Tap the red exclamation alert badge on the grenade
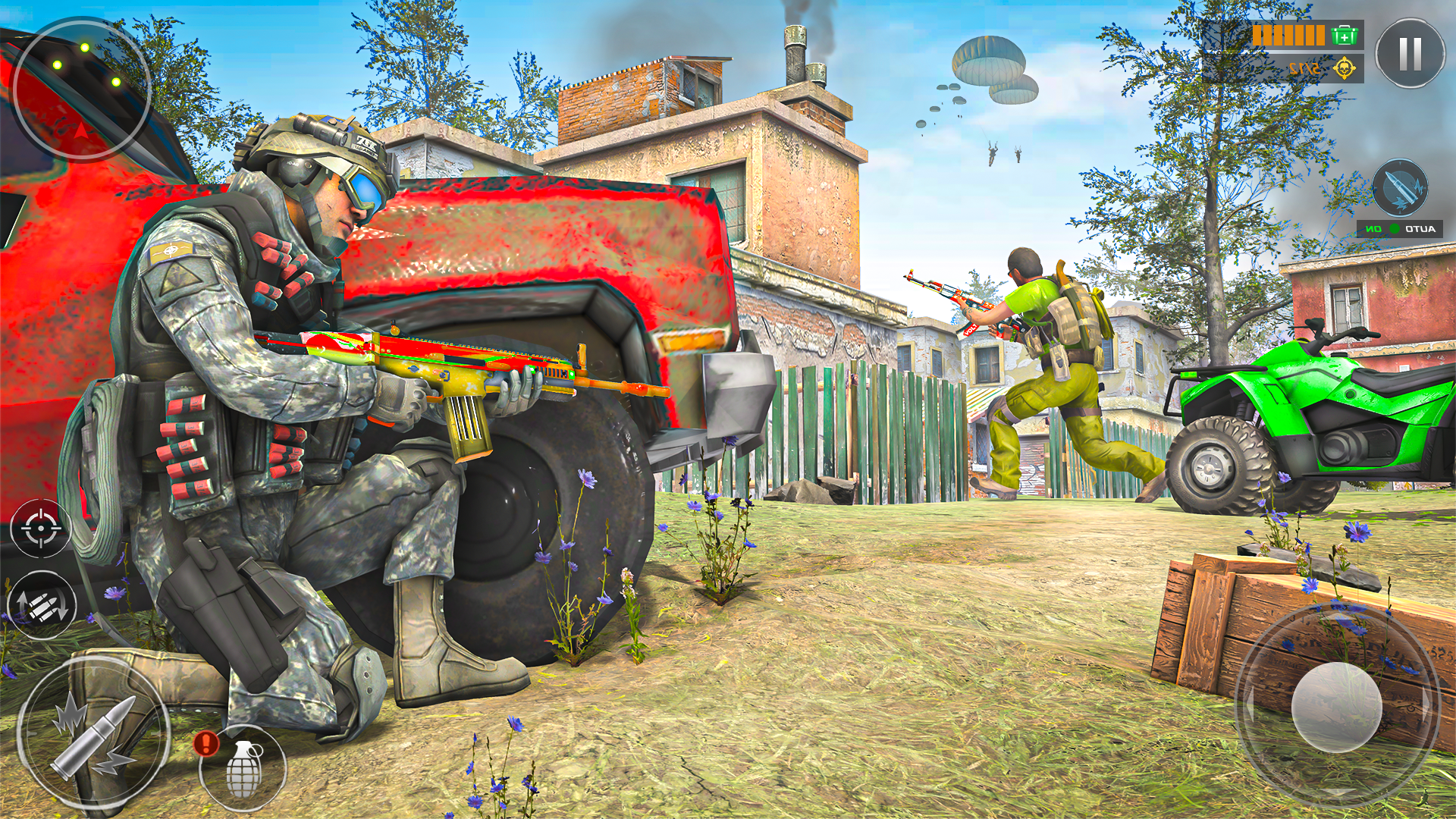This screenshot has height=819, width=1456. point(206,745)
